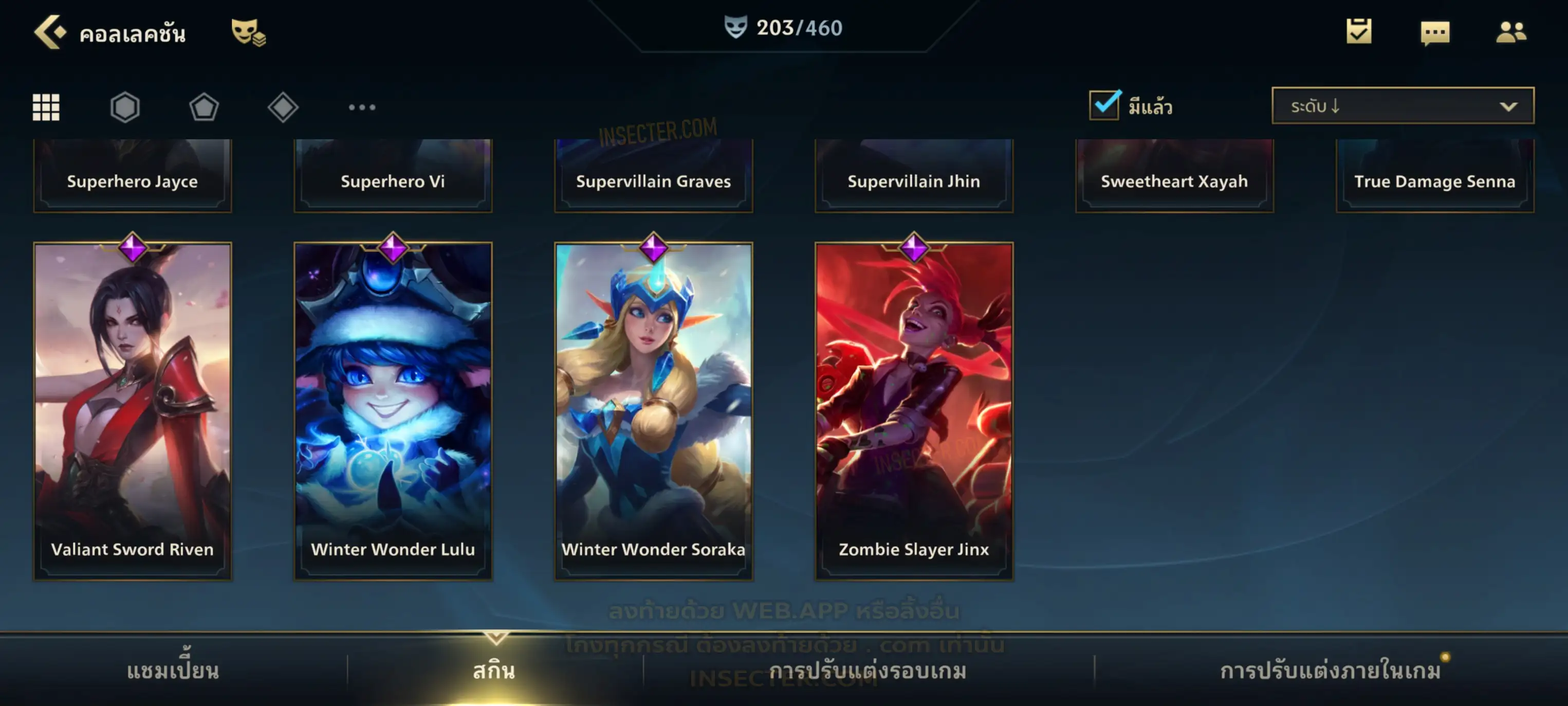Select the Valiant Sword Riven skin
Viewport: 1568px width, 706px height.
tap(133, 410)
